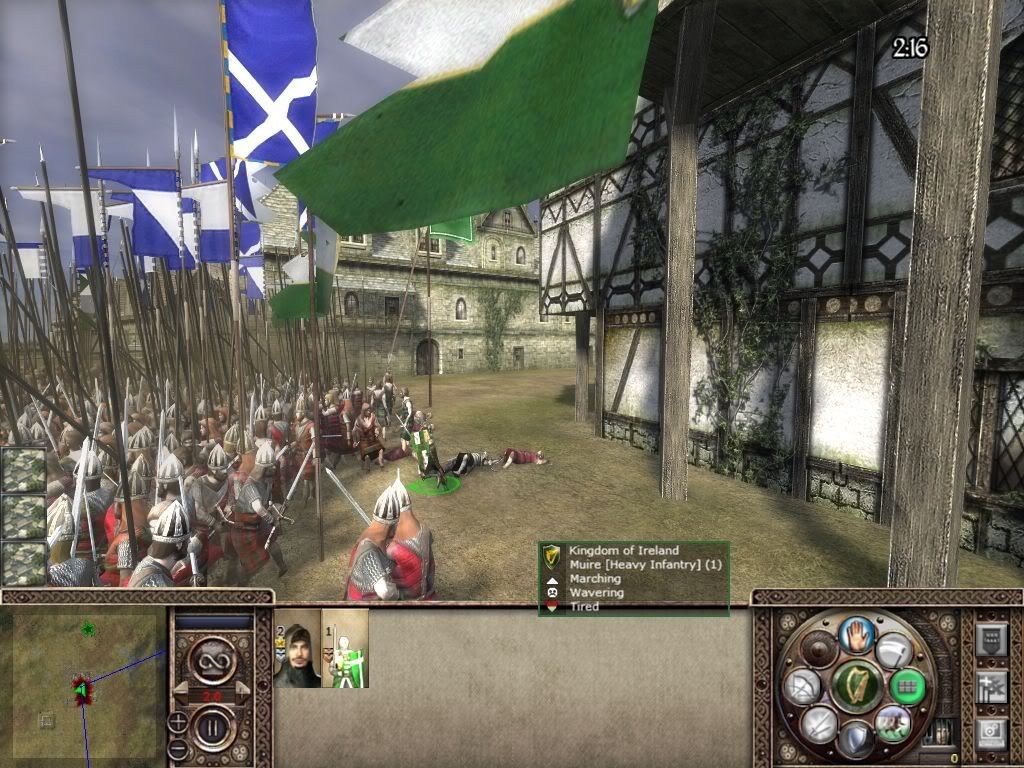Click the round wooden shield button

pyautogui.click(x=820, y=651)
